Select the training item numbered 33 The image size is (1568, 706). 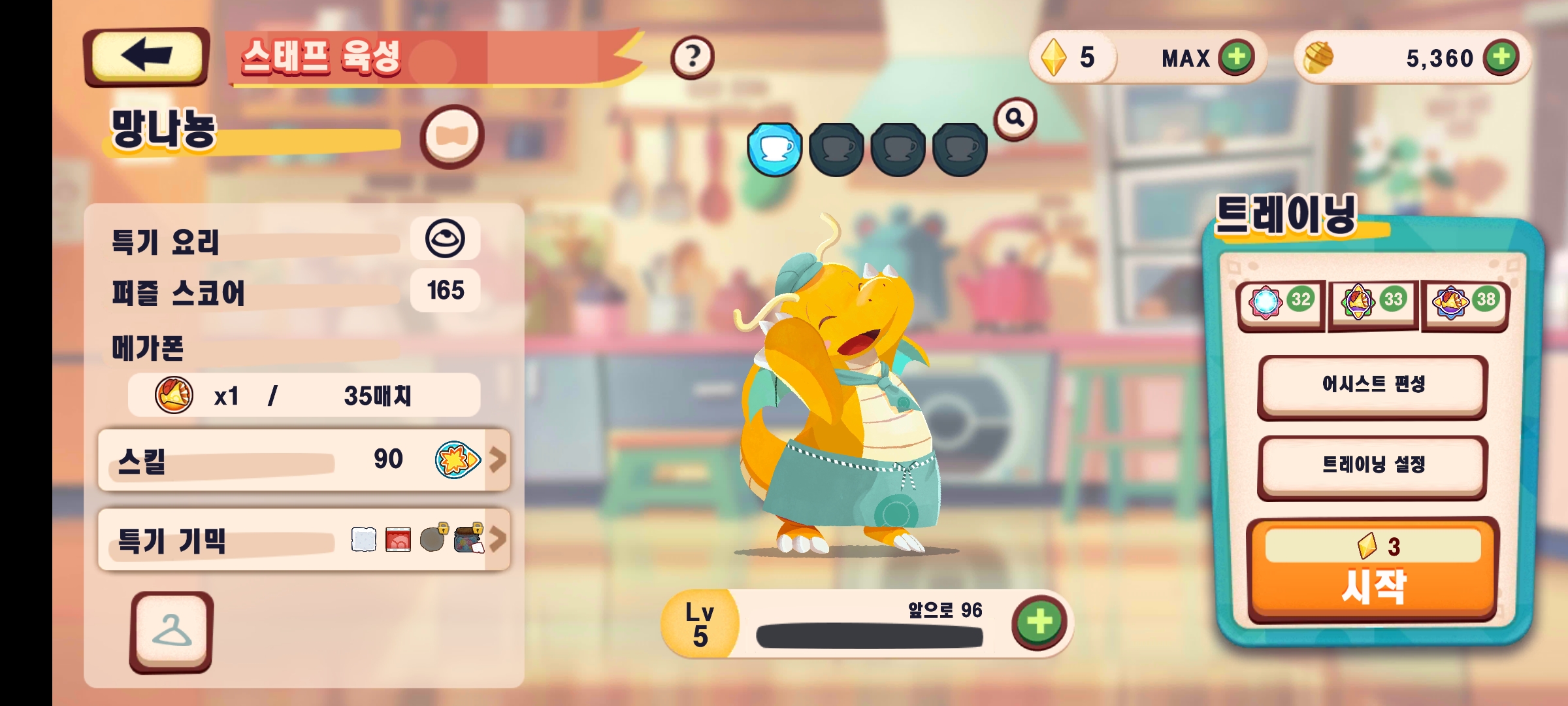coord(1373,302)
